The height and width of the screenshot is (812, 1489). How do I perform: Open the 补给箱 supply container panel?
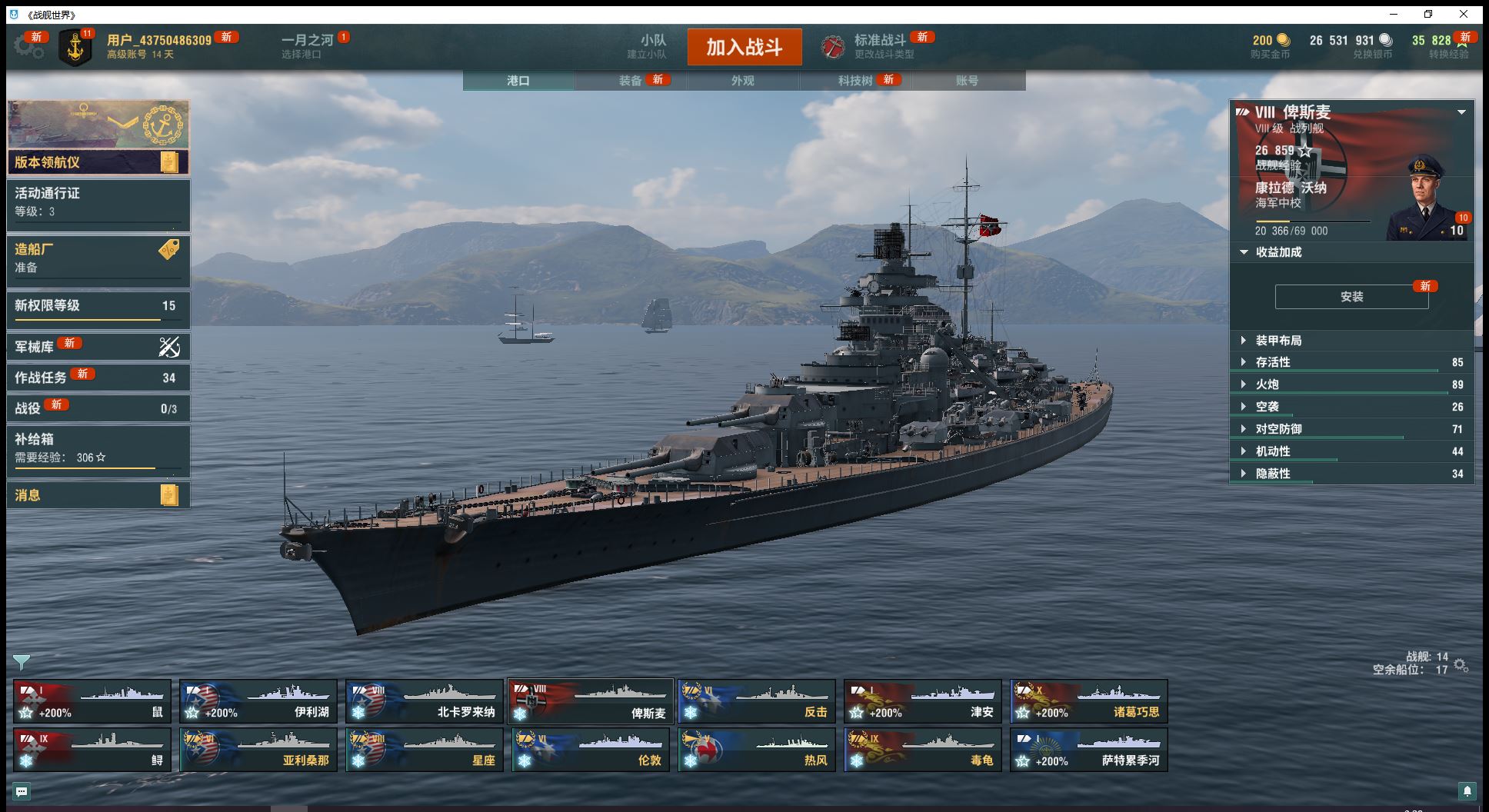point(98,448)
